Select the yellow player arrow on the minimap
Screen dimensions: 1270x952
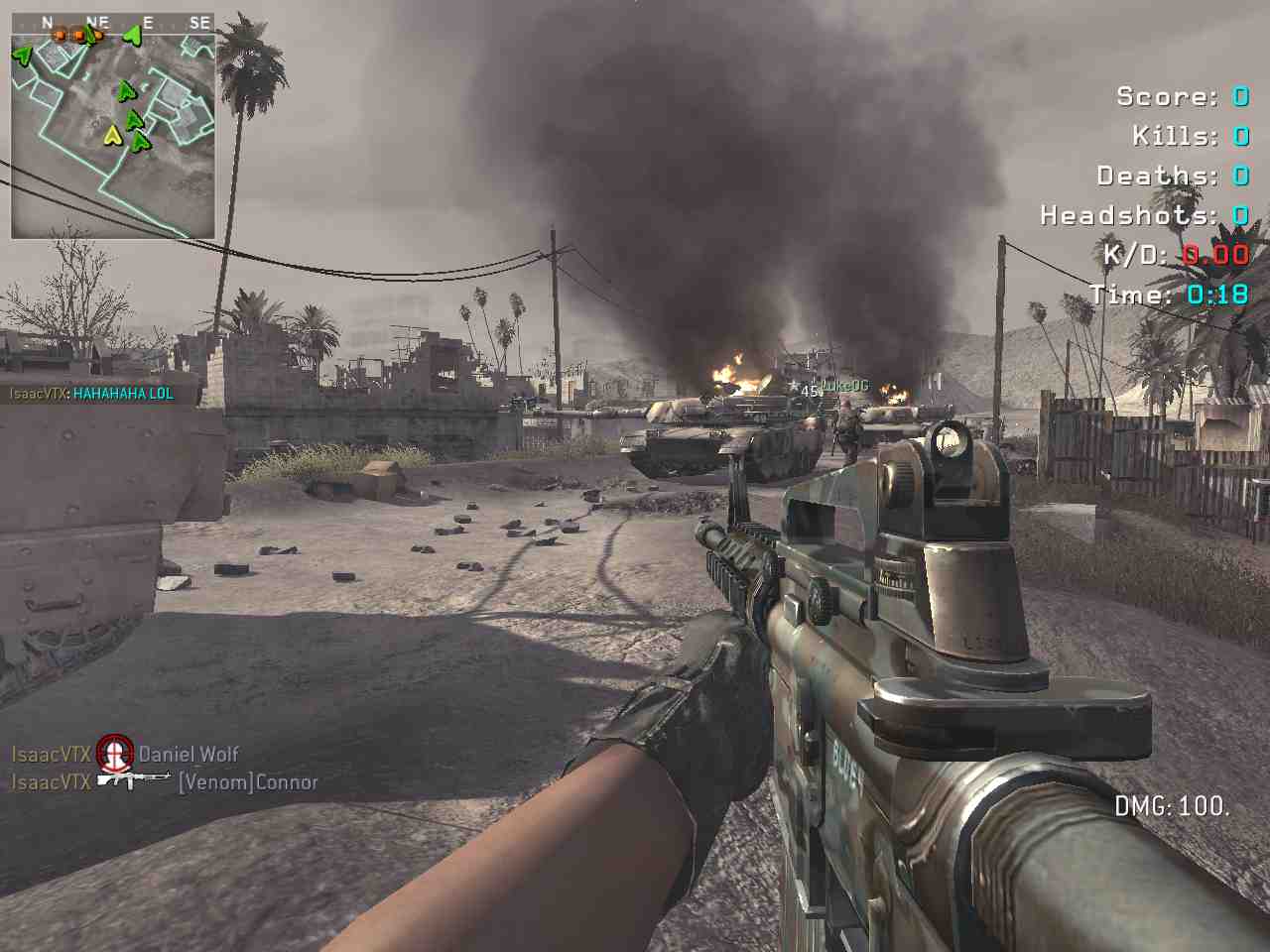[x=112, y=134]
